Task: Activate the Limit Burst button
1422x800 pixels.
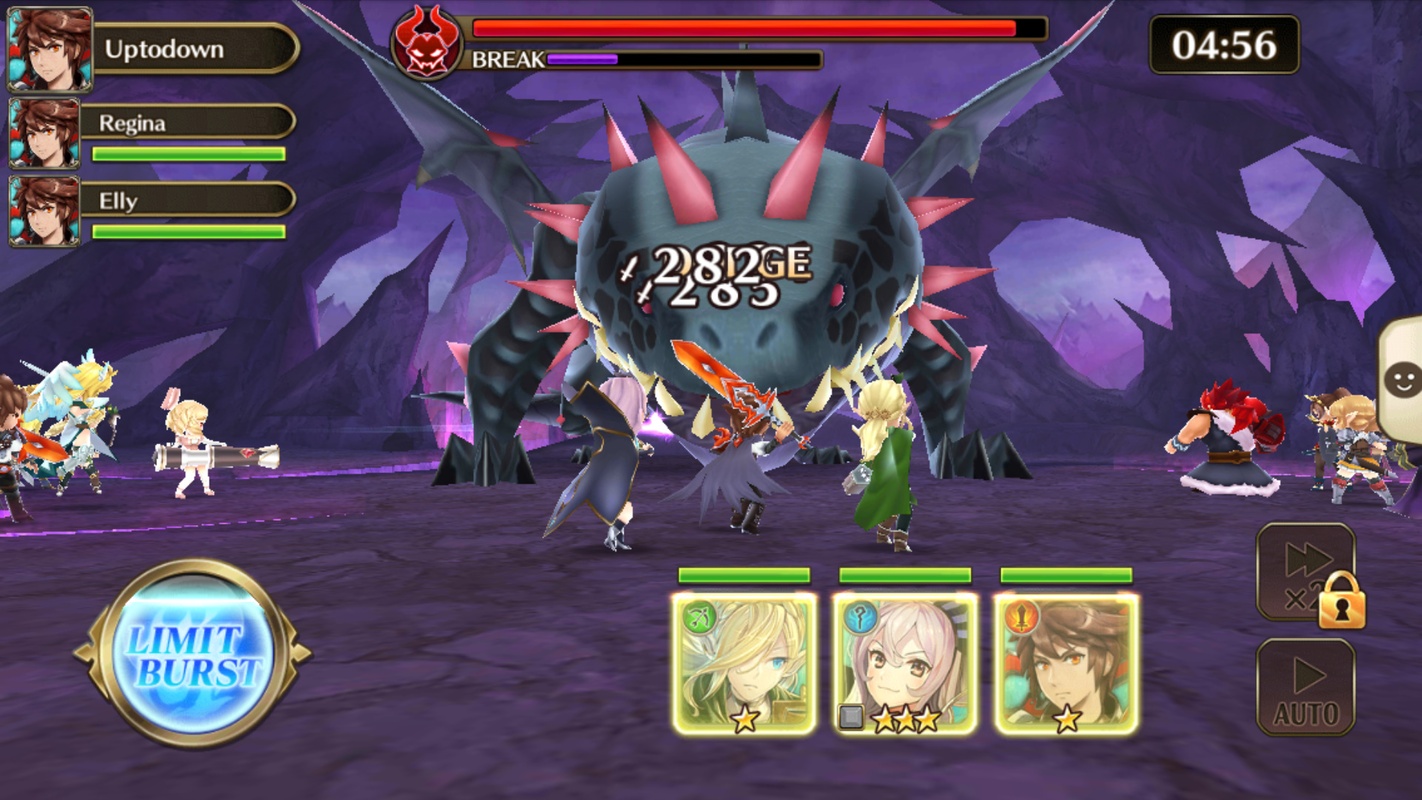Action: click(x=191, y=654)
